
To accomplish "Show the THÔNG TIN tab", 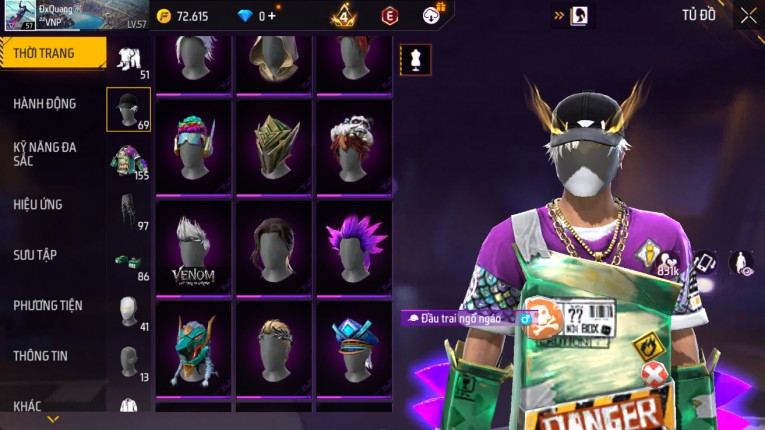I will point(41,355).
